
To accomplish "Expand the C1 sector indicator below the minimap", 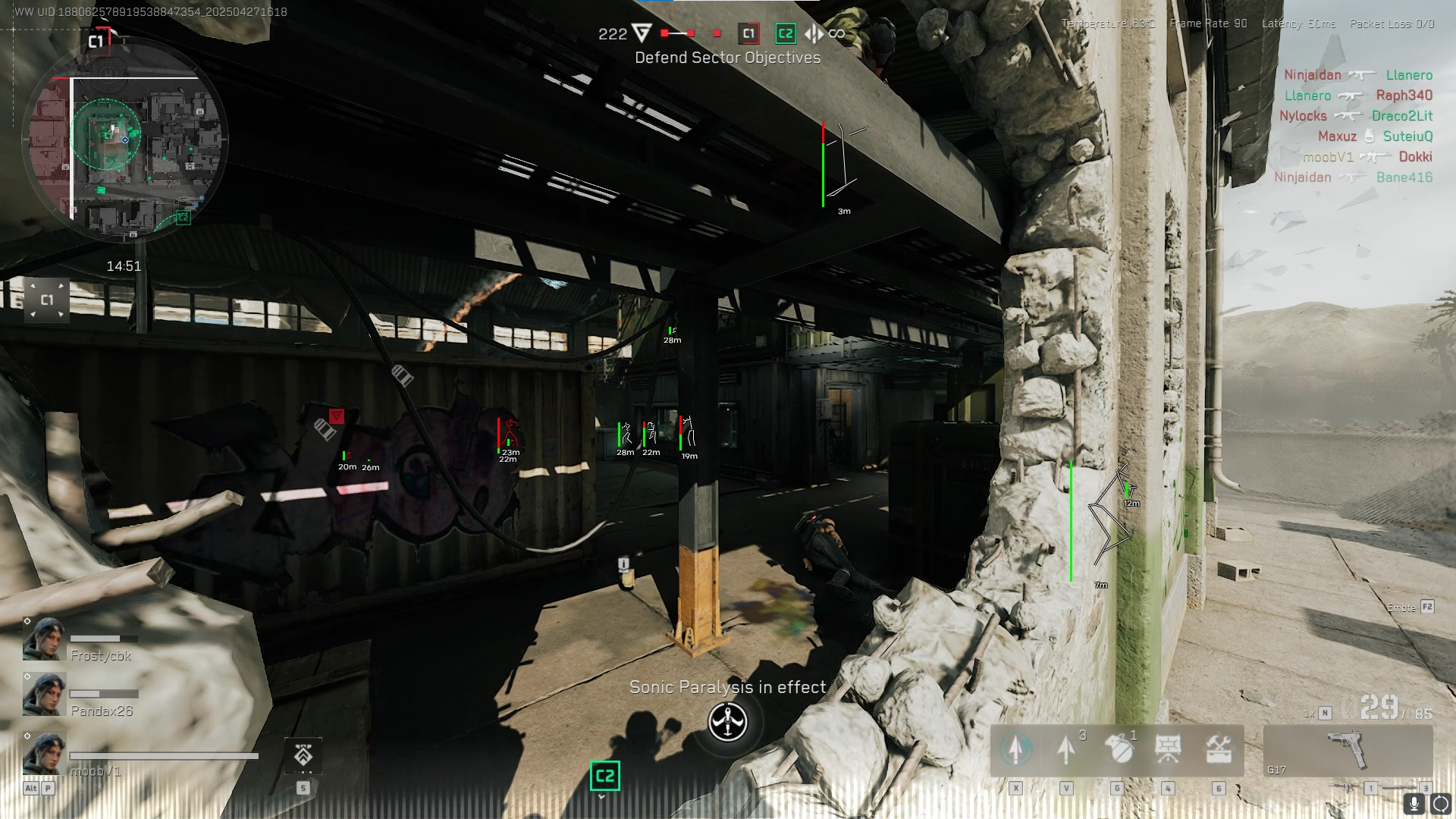I will tap(47, 300).
